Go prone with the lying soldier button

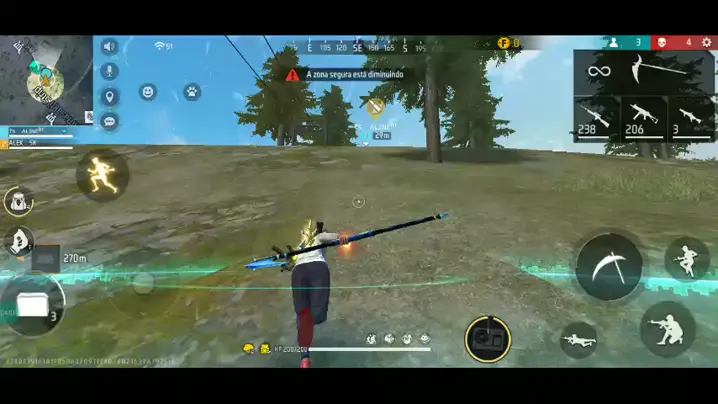click(579, 339)
